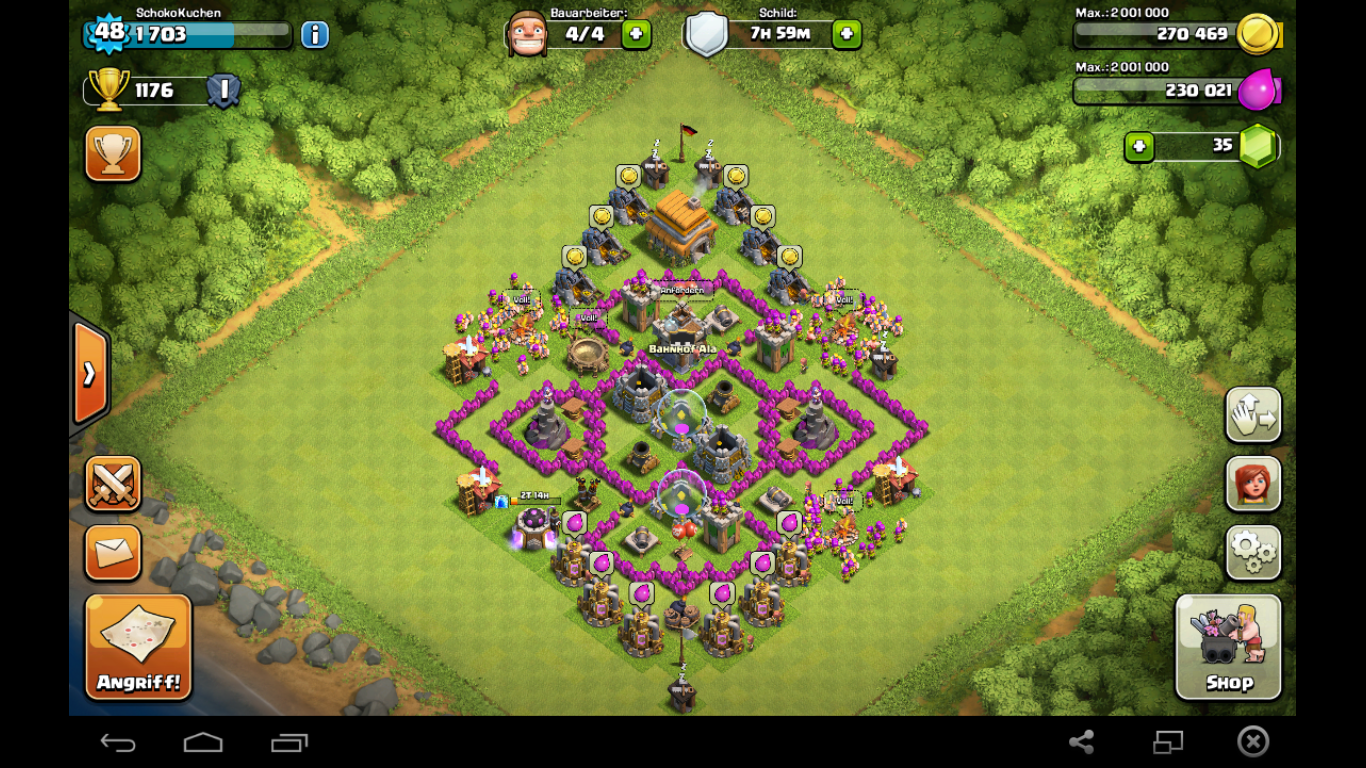This screenshot has width=1366, height=768.
Task: Open the mail envelope inbox
Action: point(113,553)
